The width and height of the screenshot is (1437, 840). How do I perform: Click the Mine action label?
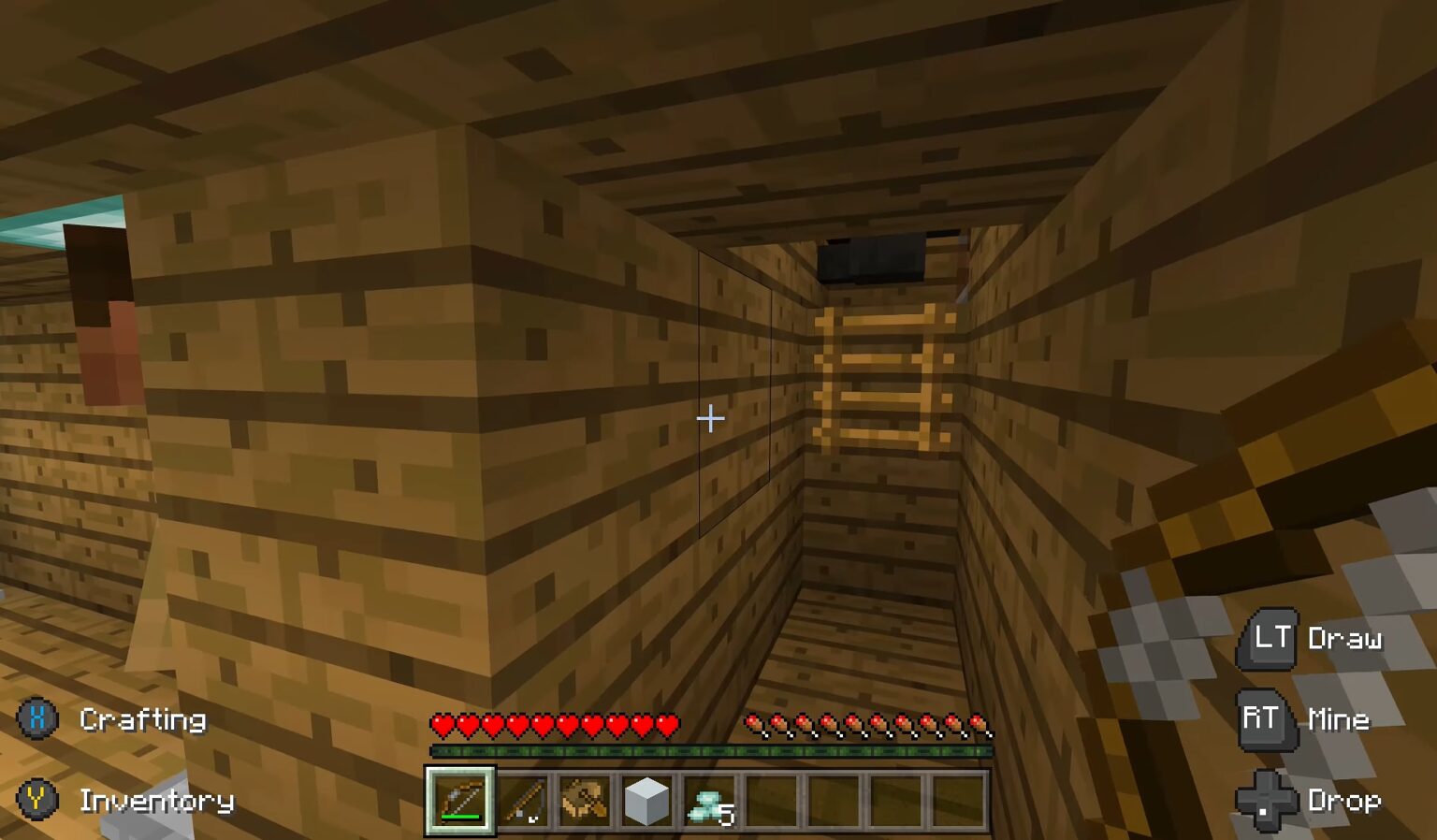click(1338, 719)
